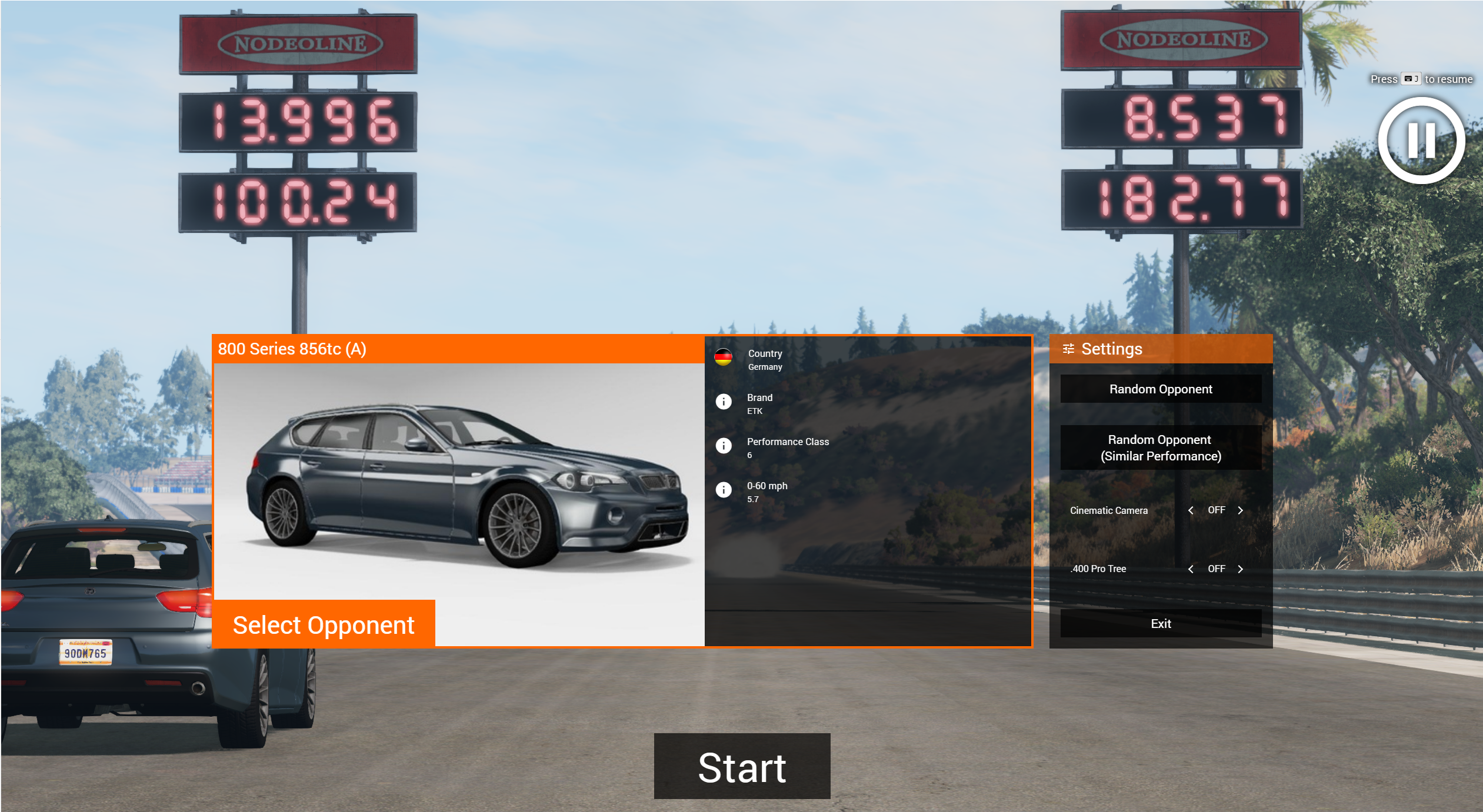Click left arrow for Cinematic Camera
Viewport: 1483px width, 812px height.
click(x=1191, y=510)
